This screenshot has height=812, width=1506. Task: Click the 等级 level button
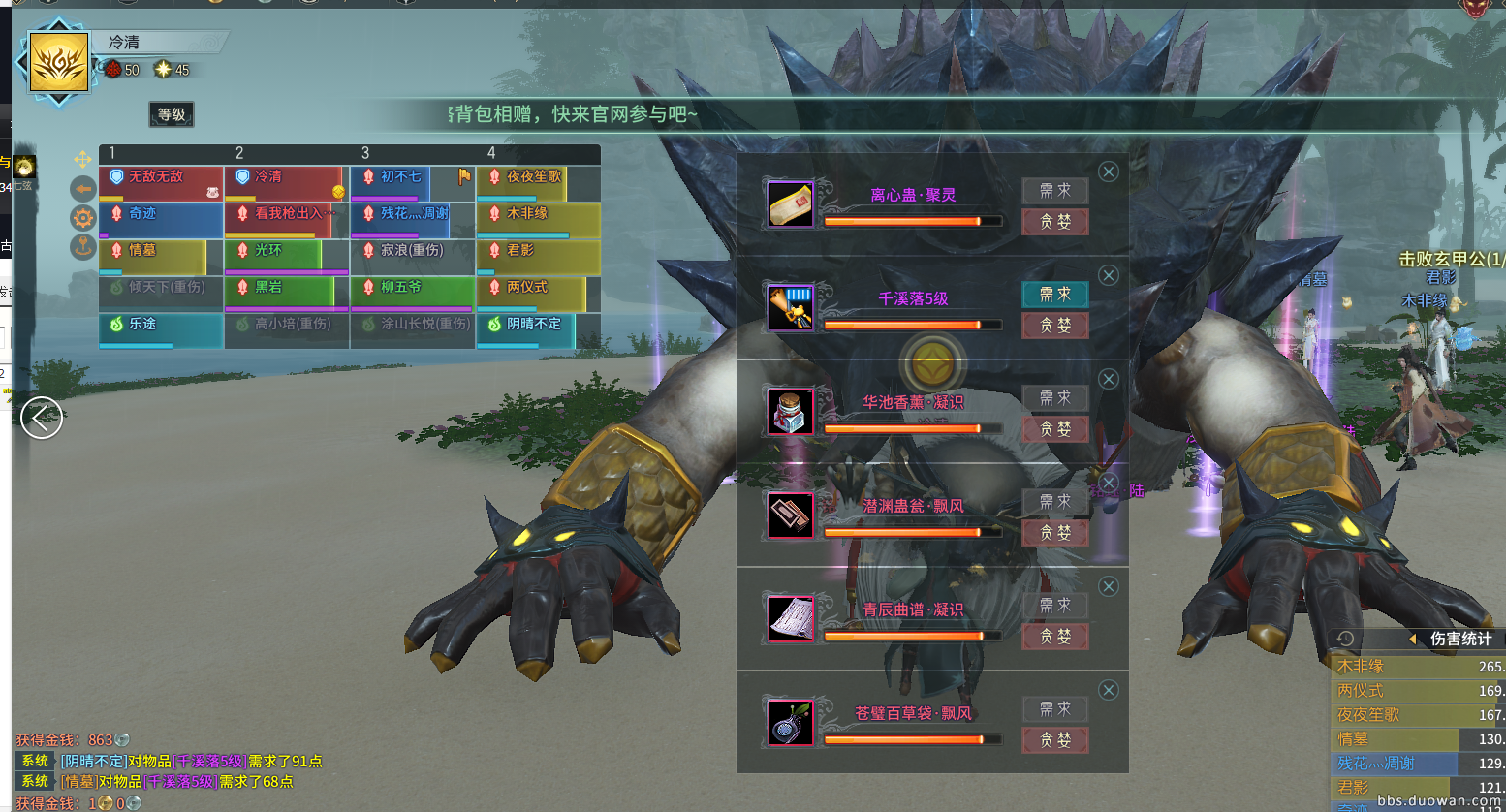(x=172, y=114)
